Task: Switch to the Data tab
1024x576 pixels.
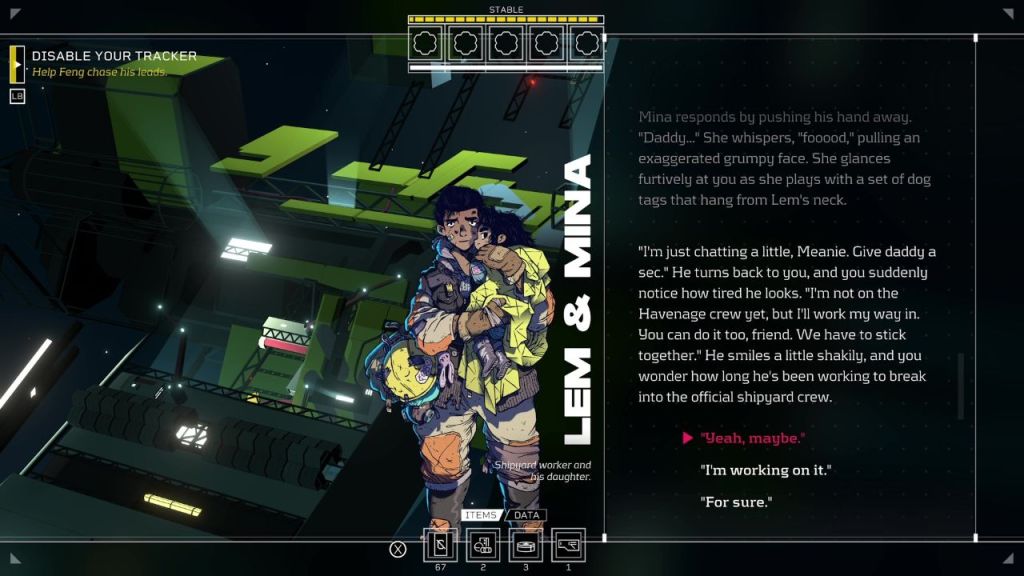Action: tap(526, 516)
